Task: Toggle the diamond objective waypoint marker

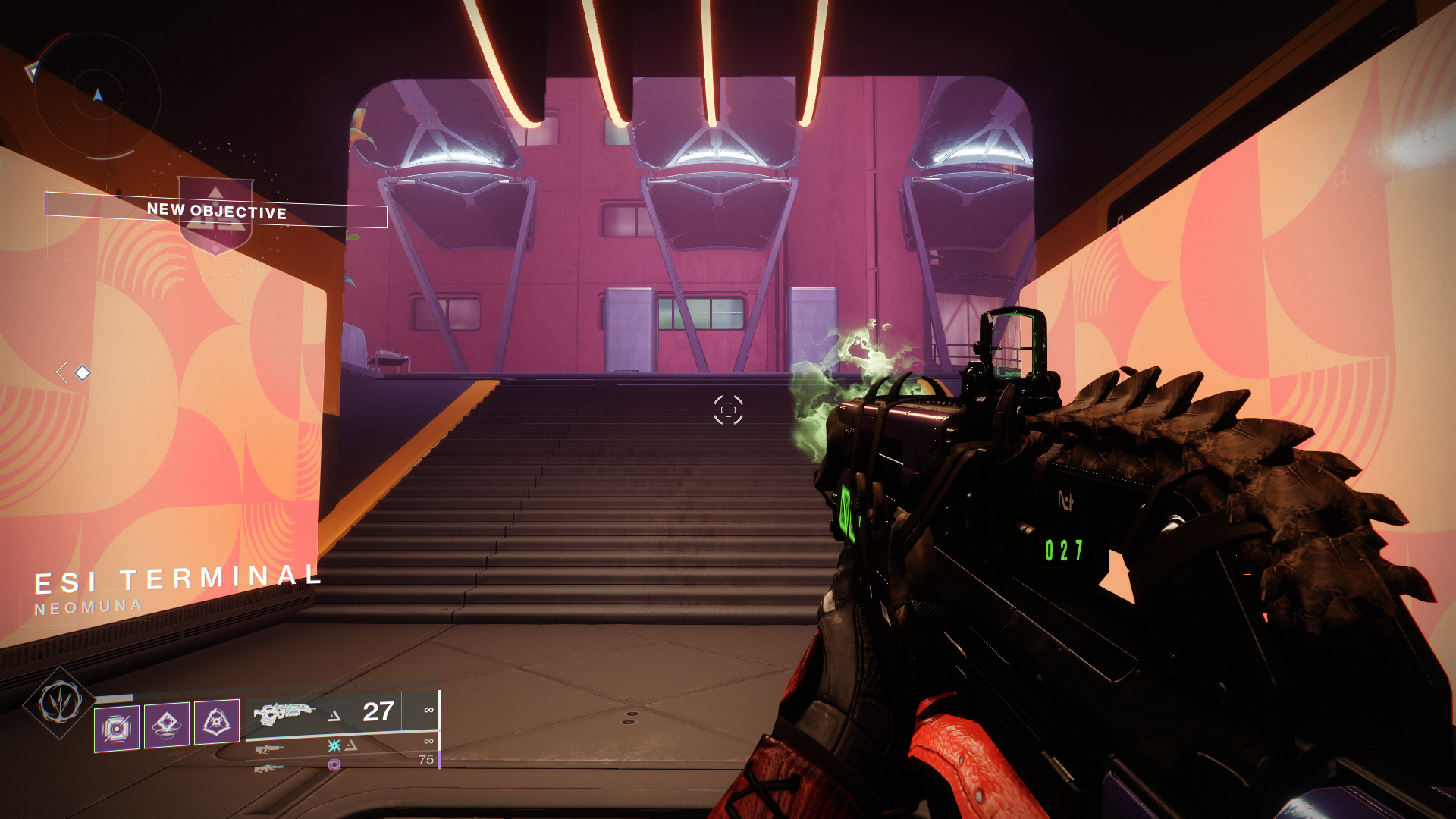Action: pyautogui.click(x=81, y=372)
